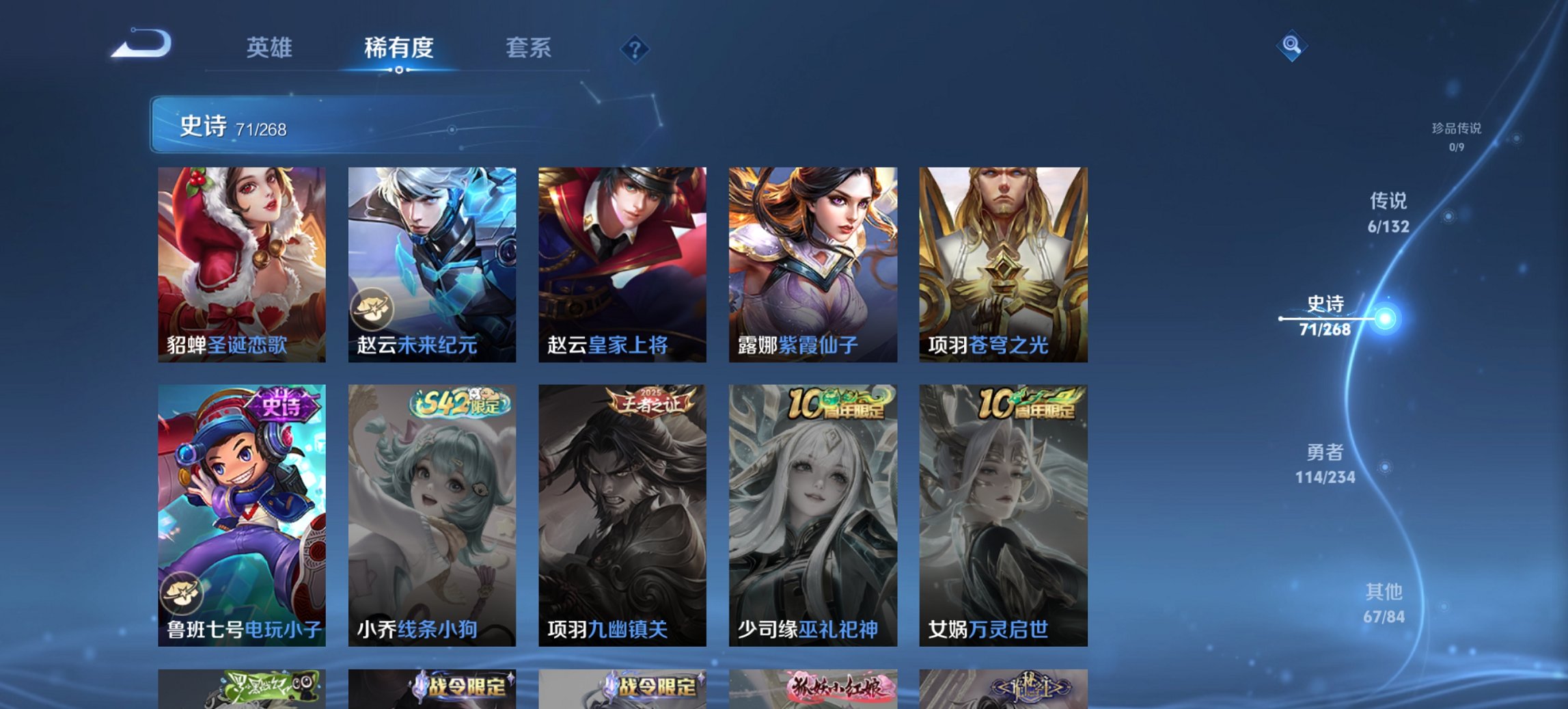Click the help question mark icon
Viewport: 1568px width, 709px height.
click(x=636, y=50)
